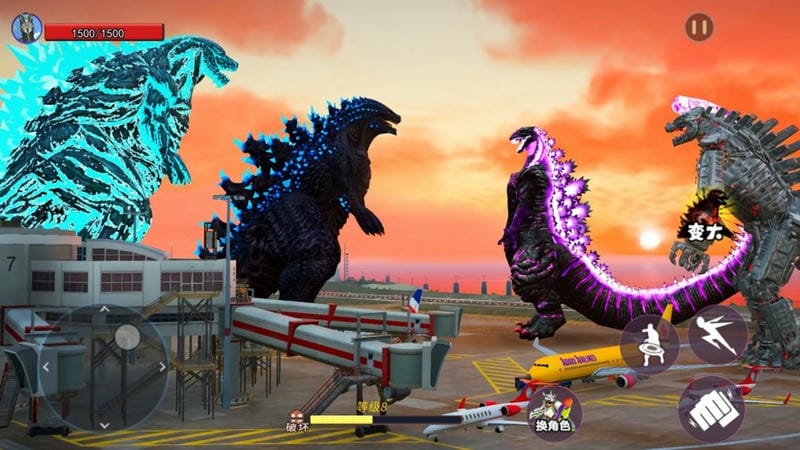
Task: Tap the virtual joystick's left arrow
Action: [45, 367]
